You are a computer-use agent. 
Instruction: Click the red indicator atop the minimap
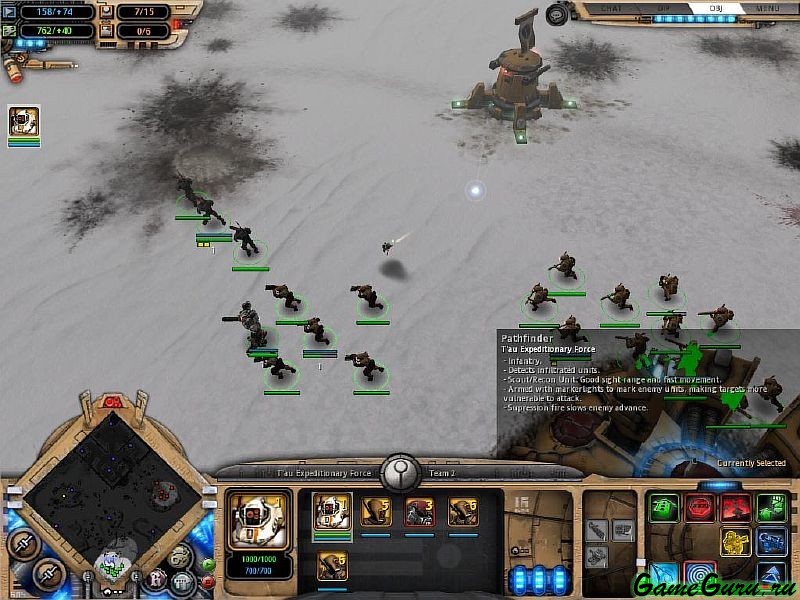112,402
